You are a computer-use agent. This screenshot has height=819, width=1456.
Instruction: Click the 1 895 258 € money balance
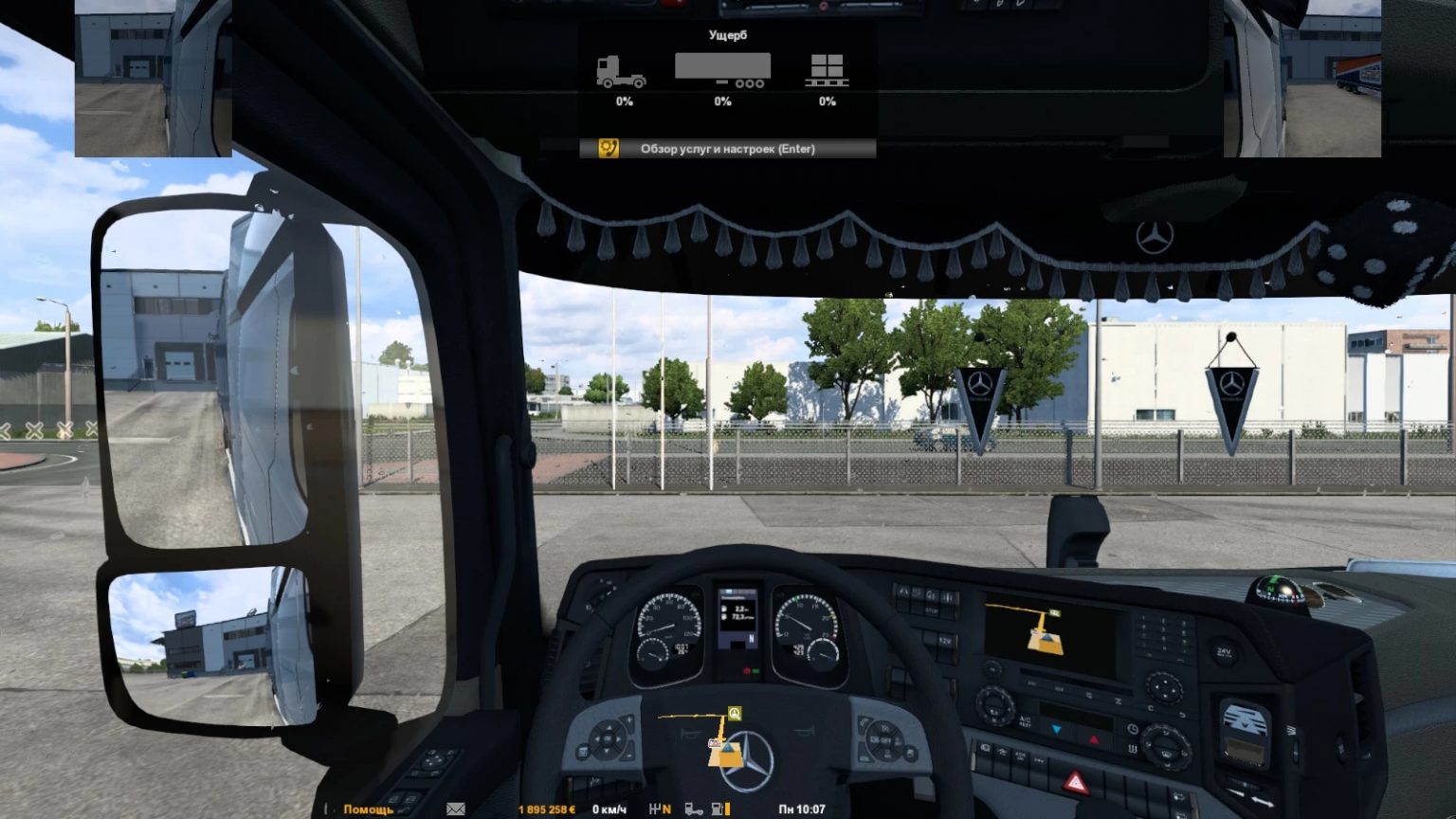(x=546, y=810)
